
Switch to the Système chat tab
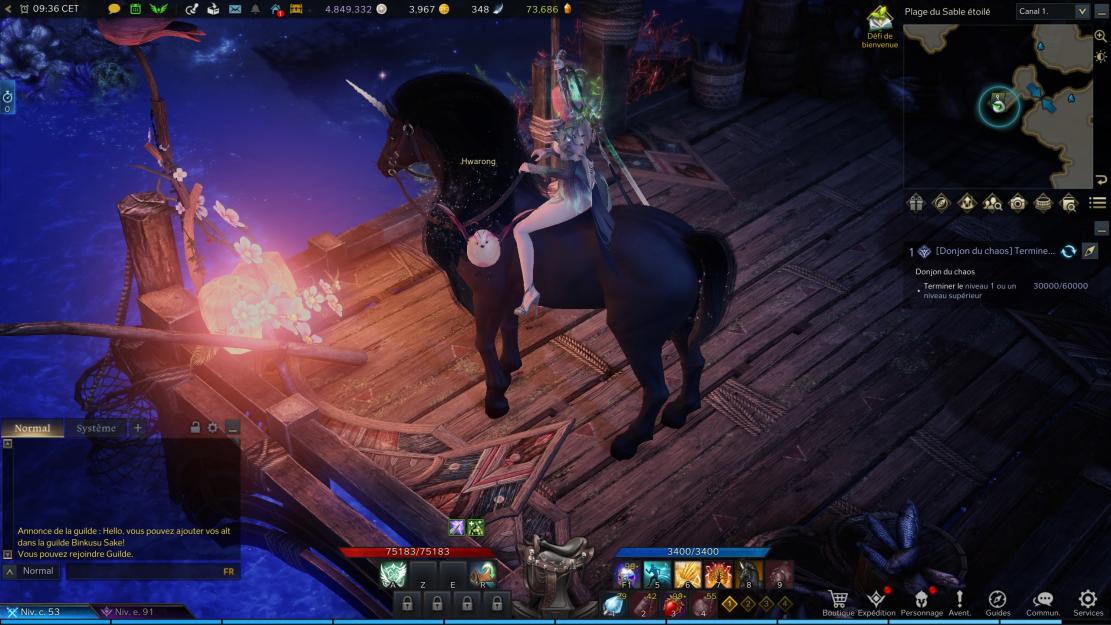96,428
